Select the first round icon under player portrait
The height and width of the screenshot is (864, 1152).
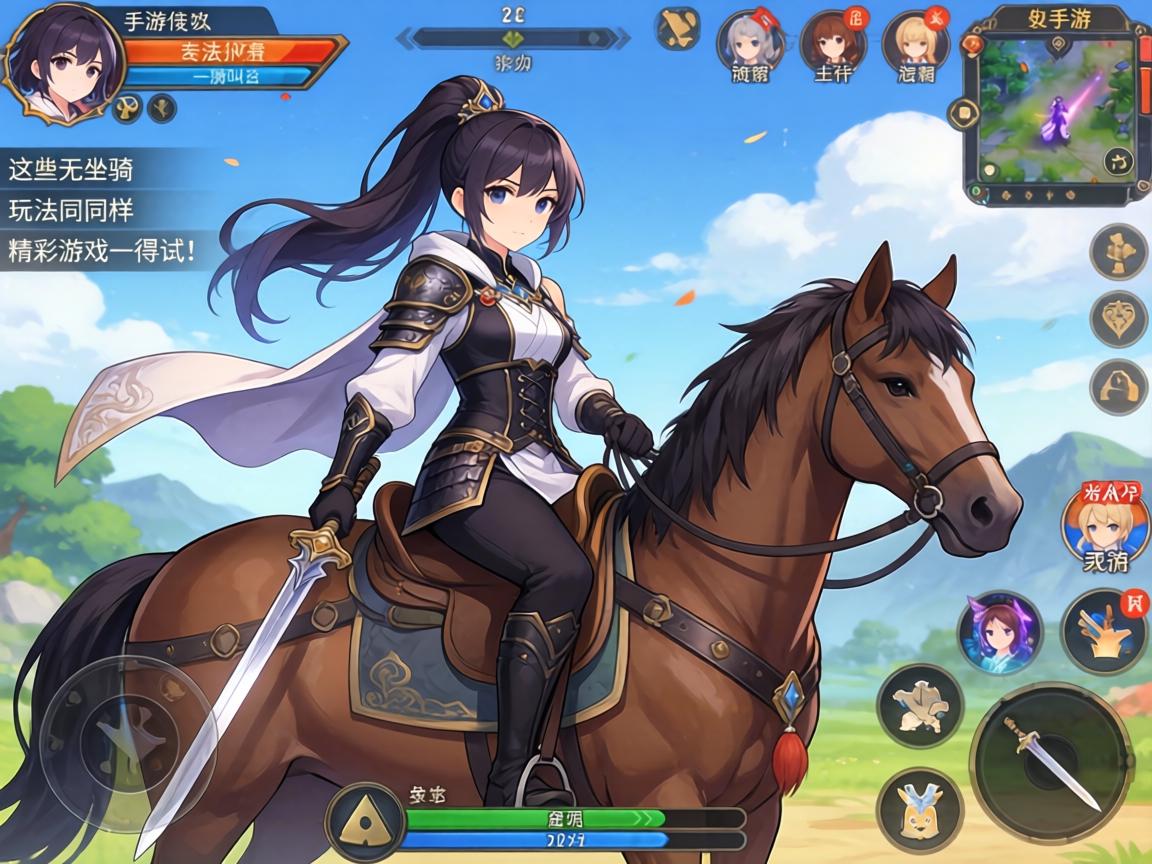[x=128, y=108]
